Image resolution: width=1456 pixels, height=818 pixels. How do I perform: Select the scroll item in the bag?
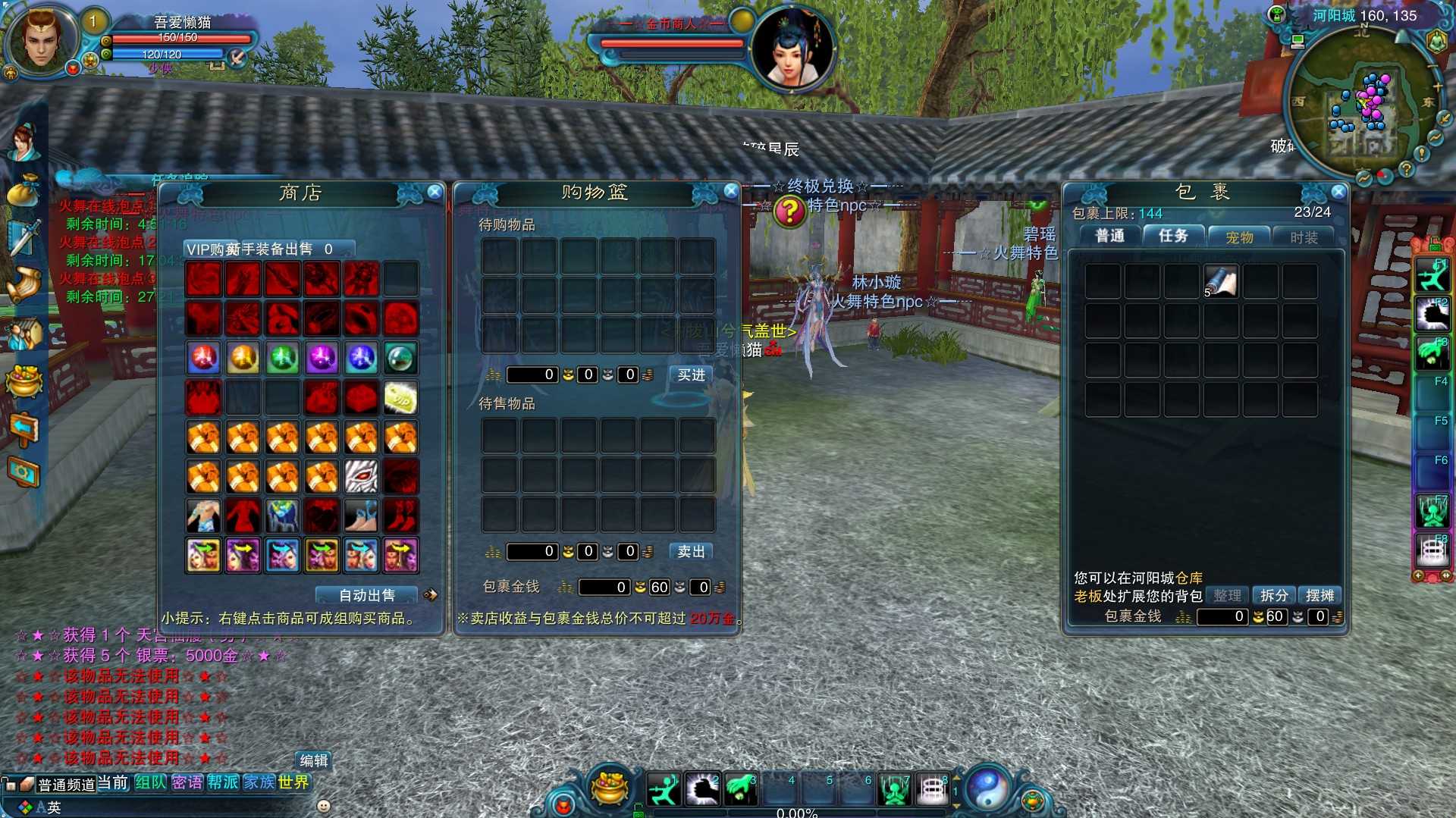[1221, 281]
